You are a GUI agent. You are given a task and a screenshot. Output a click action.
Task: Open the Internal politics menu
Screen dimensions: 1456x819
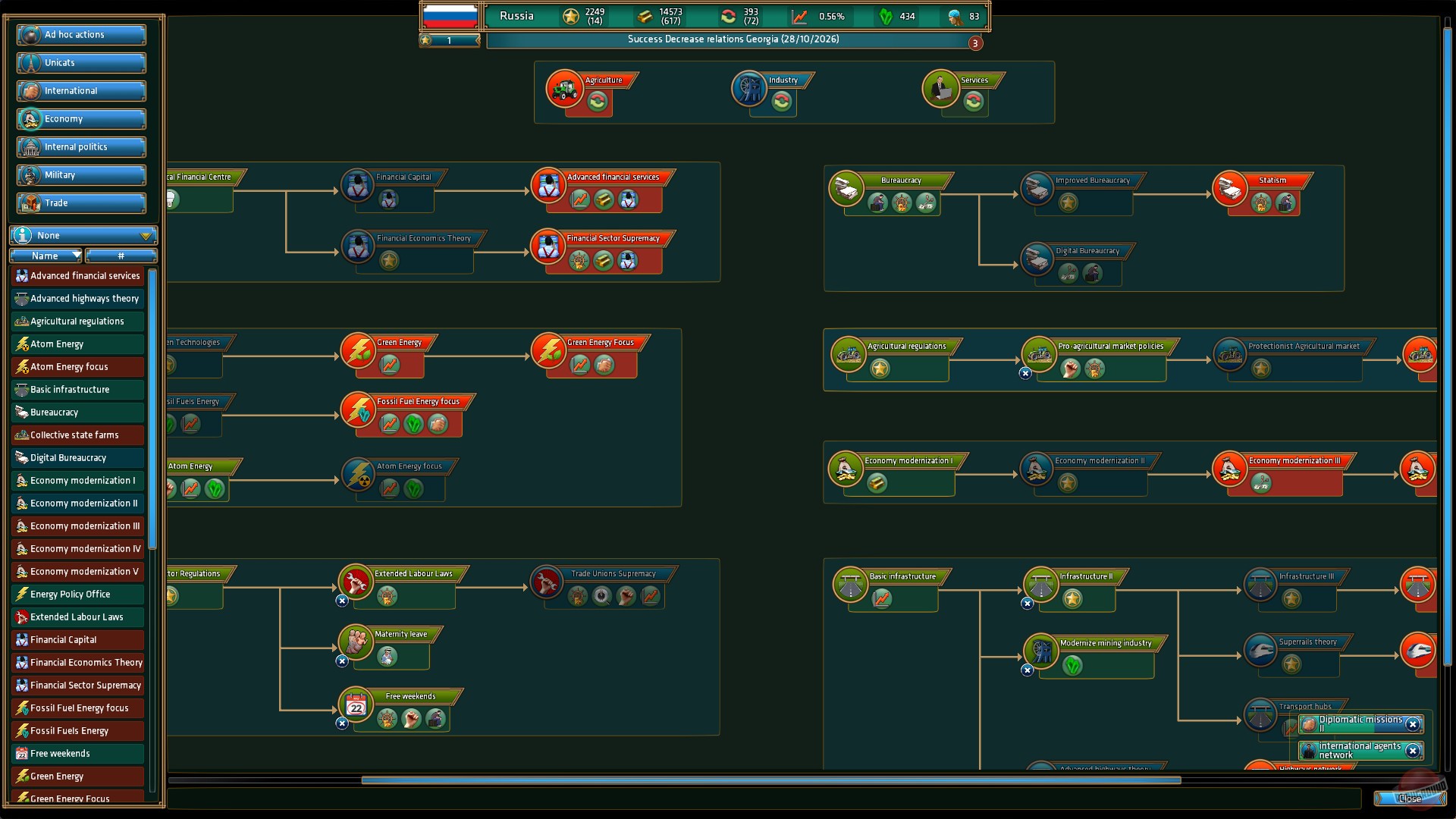tap(80, 146)
